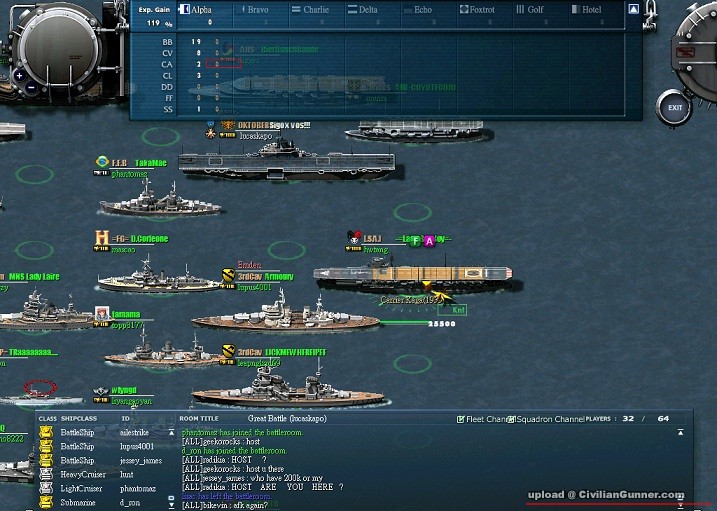717x511 pixels.
Task: Switch to the Alpha team tab
Action: coord(201,9)
